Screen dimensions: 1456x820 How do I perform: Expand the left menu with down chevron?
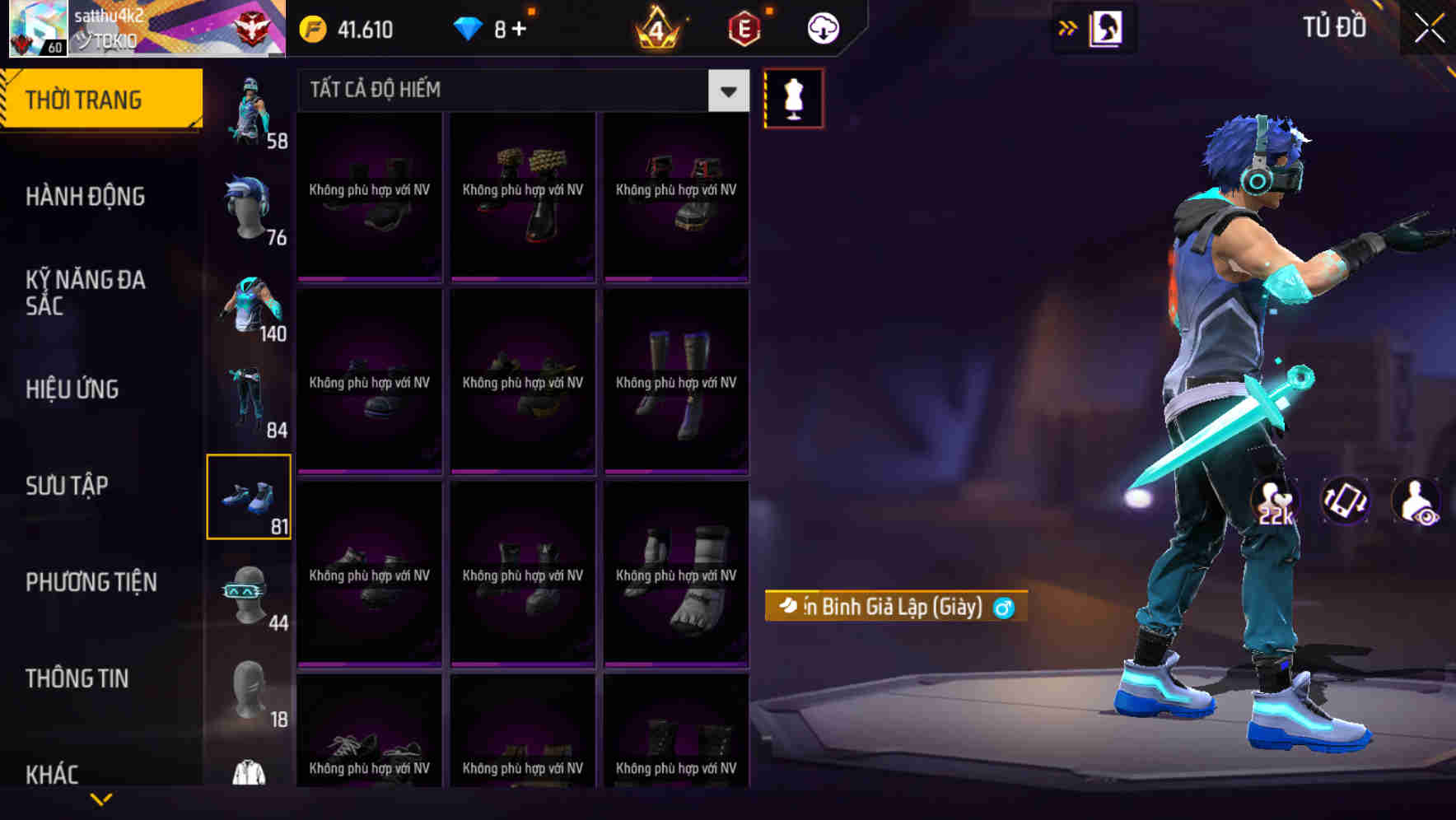pyautogui.click(x=102, y=797)
